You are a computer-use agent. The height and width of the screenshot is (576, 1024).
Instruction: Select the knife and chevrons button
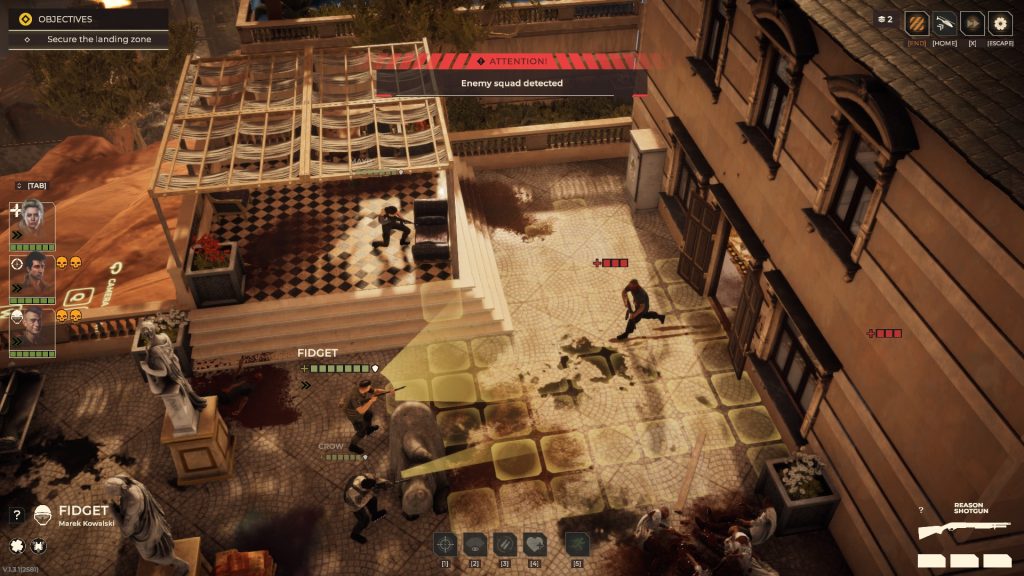coord(944,24)
